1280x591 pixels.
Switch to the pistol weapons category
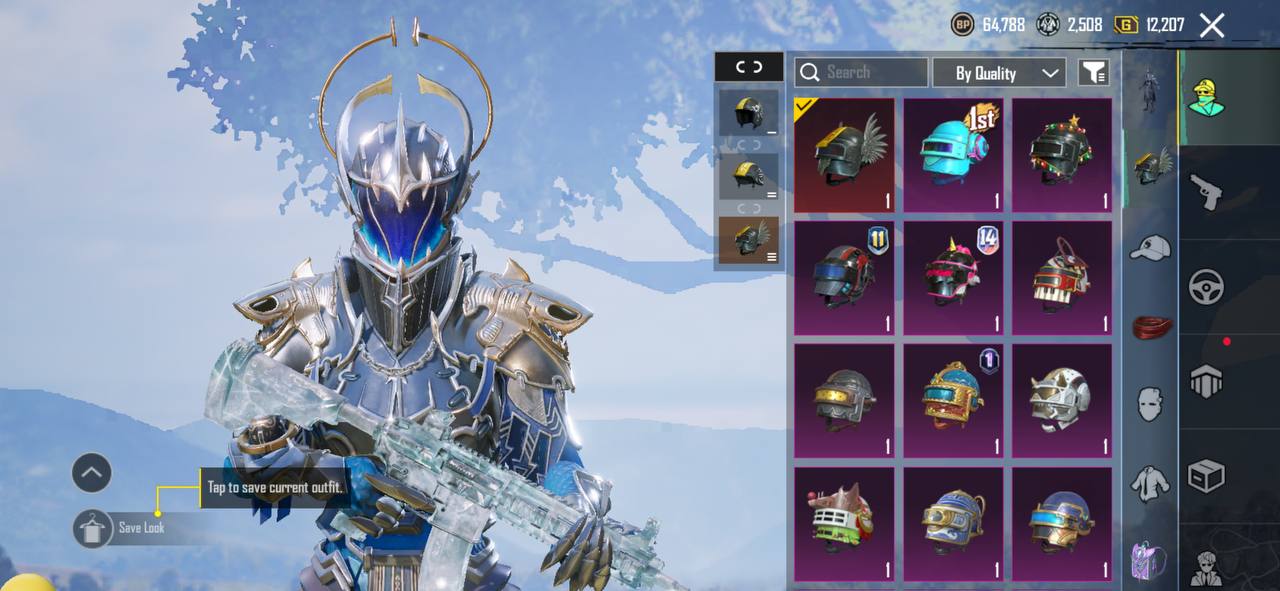(1207, 192)
